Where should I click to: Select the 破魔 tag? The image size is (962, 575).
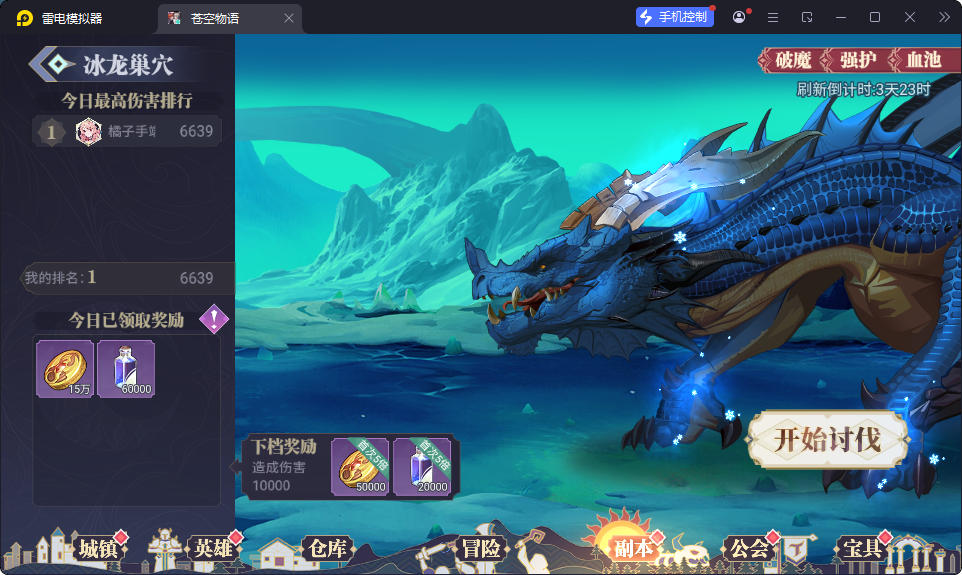pyautogui.click(x=793, y=60)
